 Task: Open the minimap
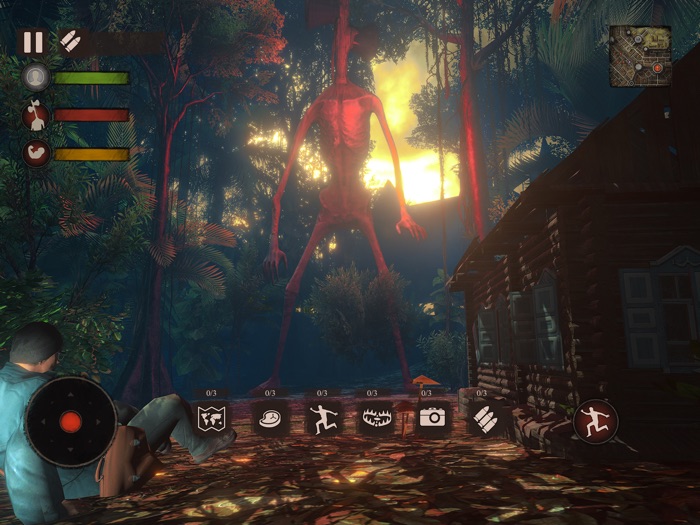tap(640, 56)
